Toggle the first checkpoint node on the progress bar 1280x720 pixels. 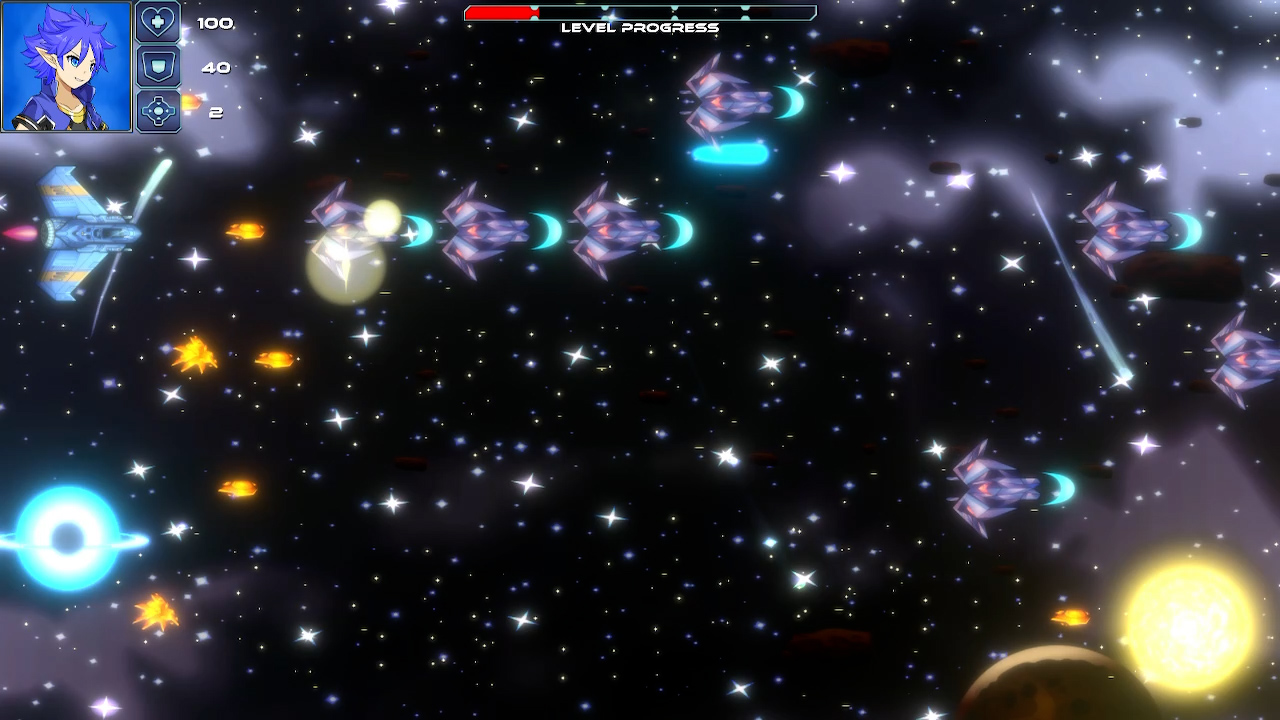[534, 13]
